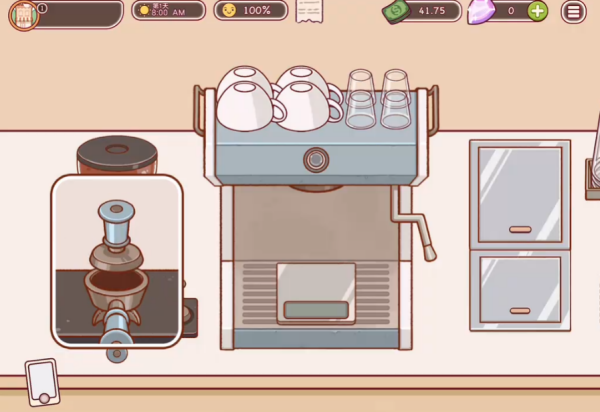Screen dimensions: 600x412
Task: Open the receipt order list
Action: coord(310,11)
